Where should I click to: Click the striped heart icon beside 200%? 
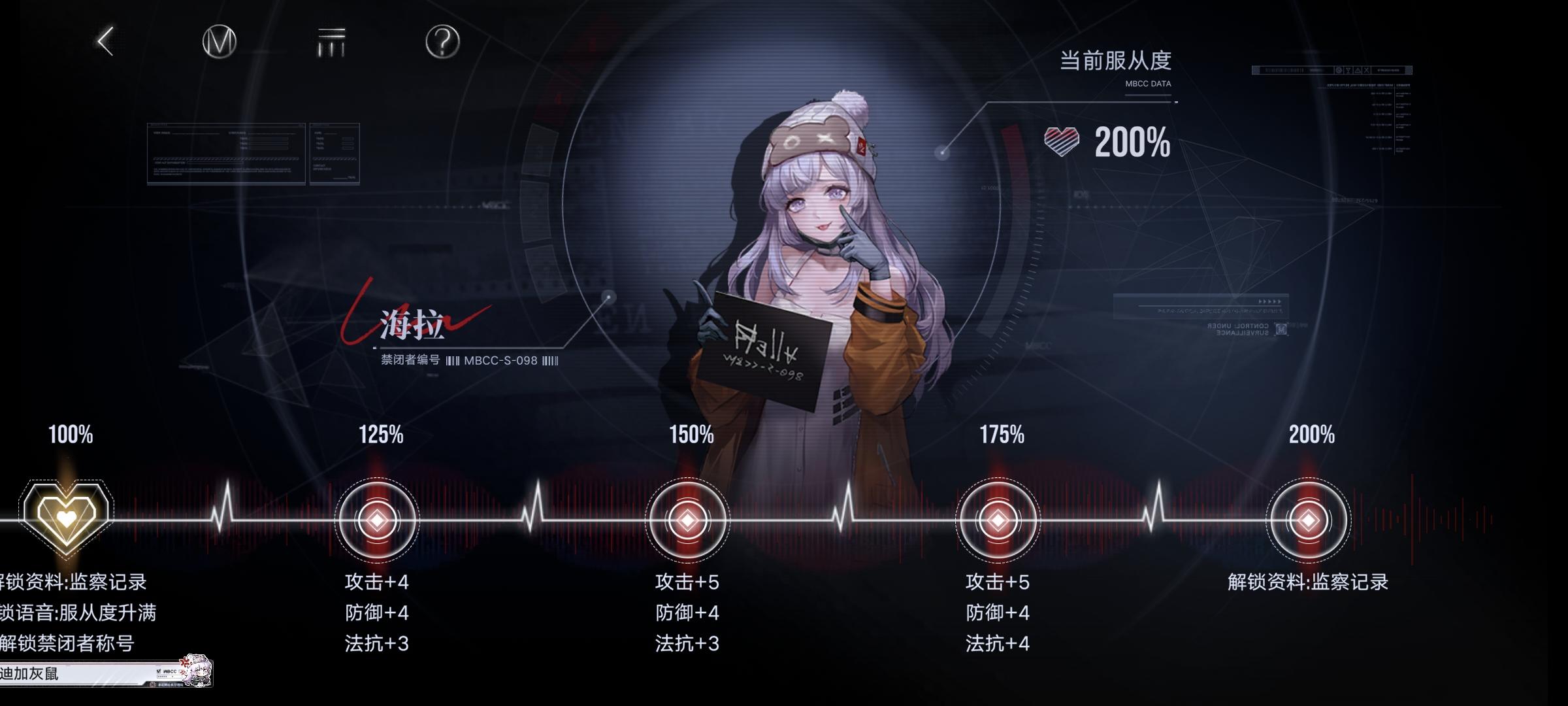tap(1060, 141)
